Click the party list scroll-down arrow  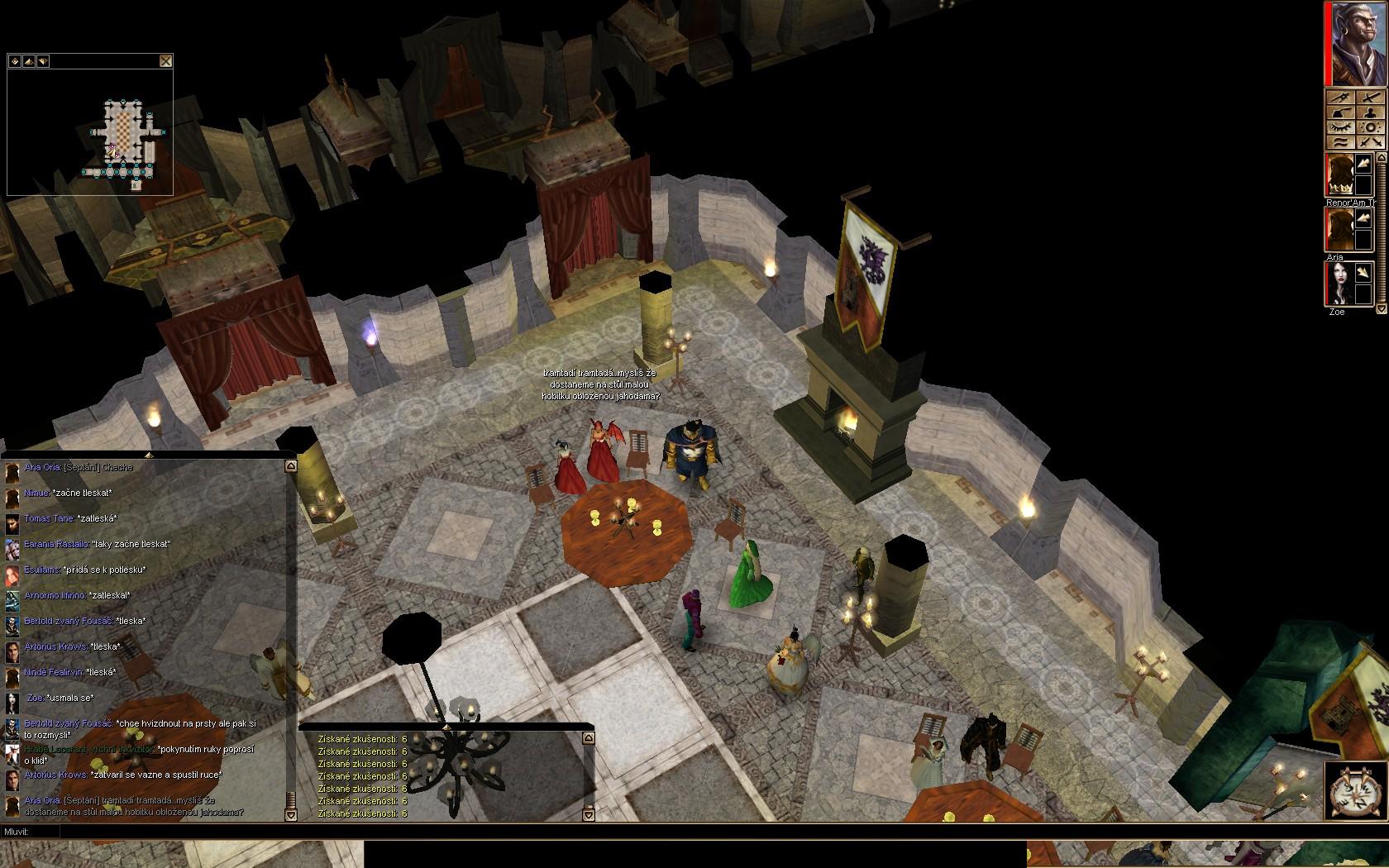1380,308
